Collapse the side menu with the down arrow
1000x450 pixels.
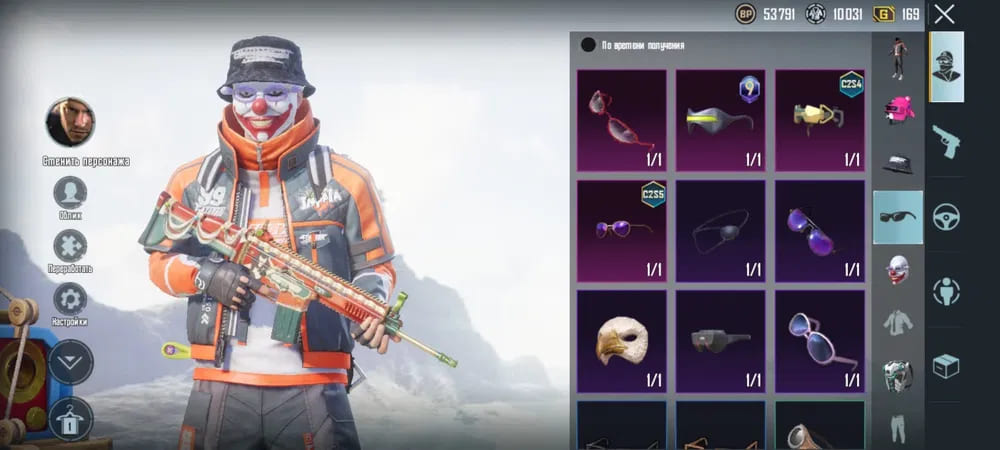pos(71,361)
